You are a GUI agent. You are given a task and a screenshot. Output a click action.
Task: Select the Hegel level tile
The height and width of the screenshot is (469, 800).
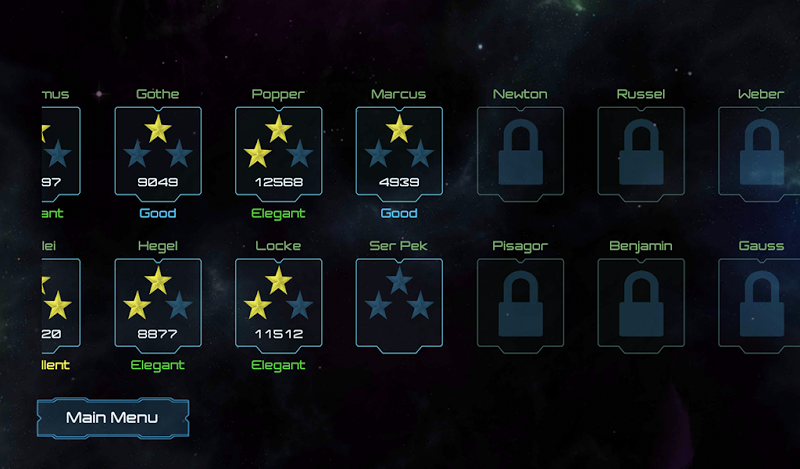click(x=158, y=303)
